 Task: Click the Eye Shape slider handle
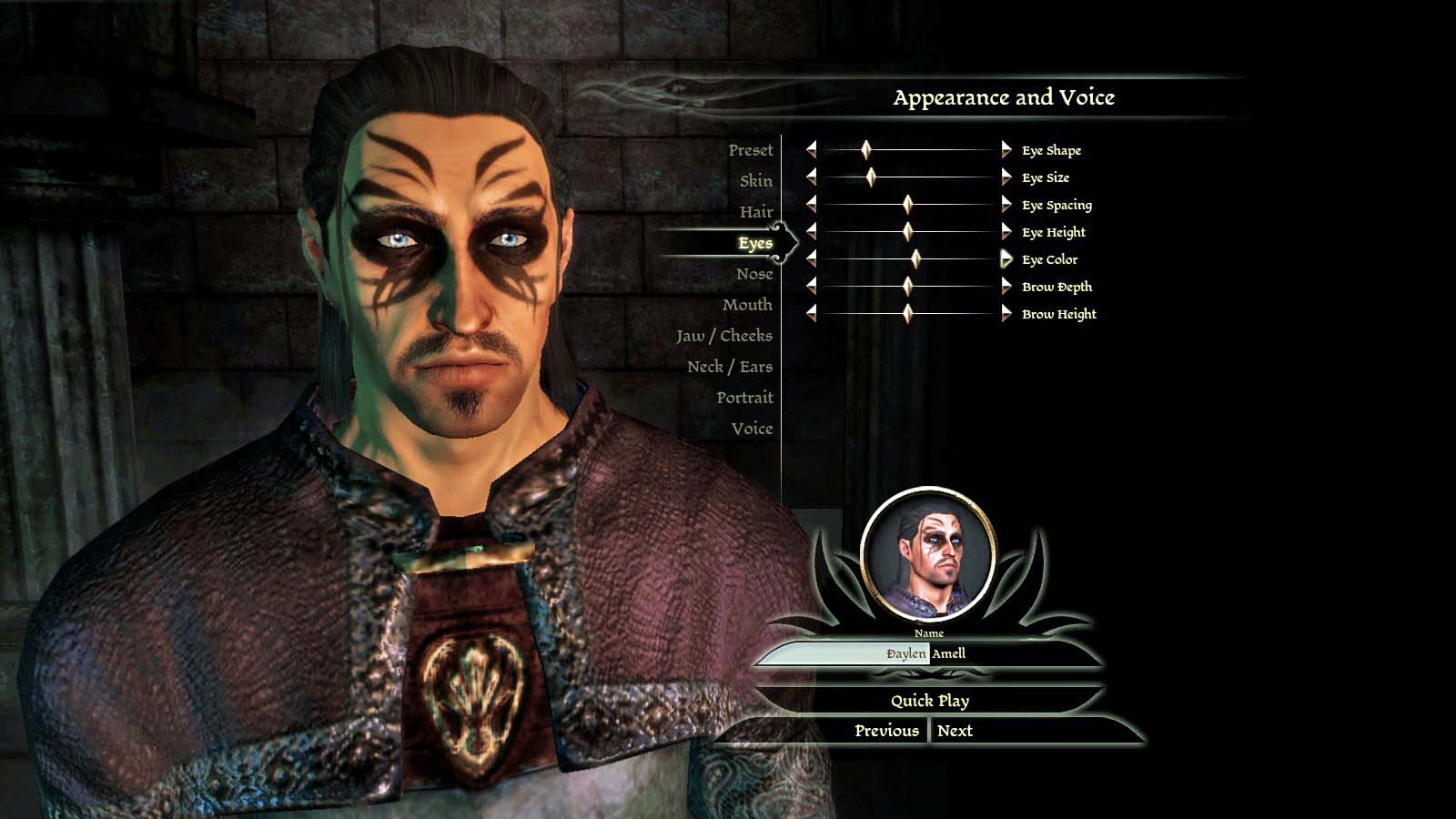point(866,150)
